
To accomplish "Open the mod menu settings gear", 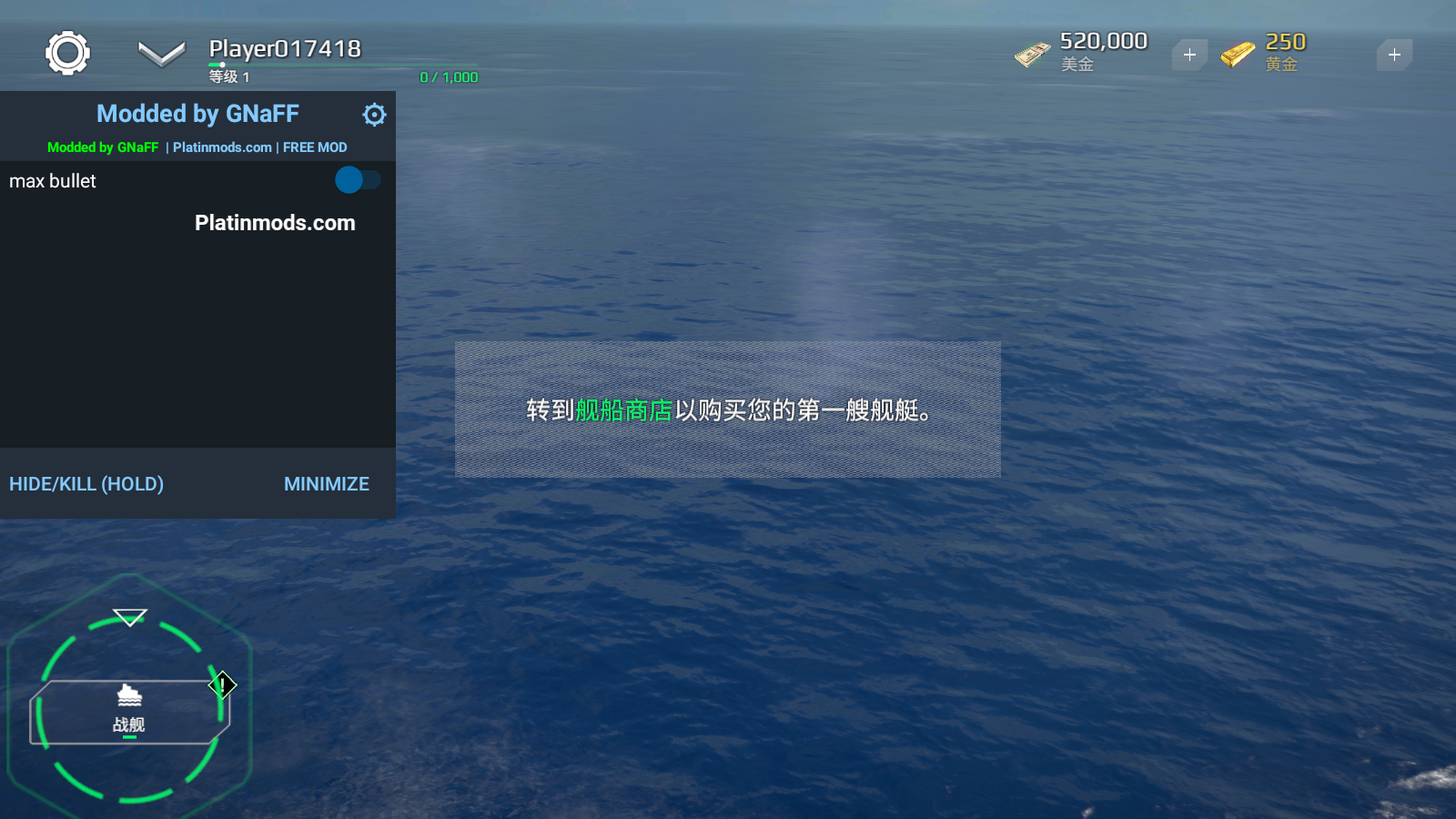I will tap(374, 115).
